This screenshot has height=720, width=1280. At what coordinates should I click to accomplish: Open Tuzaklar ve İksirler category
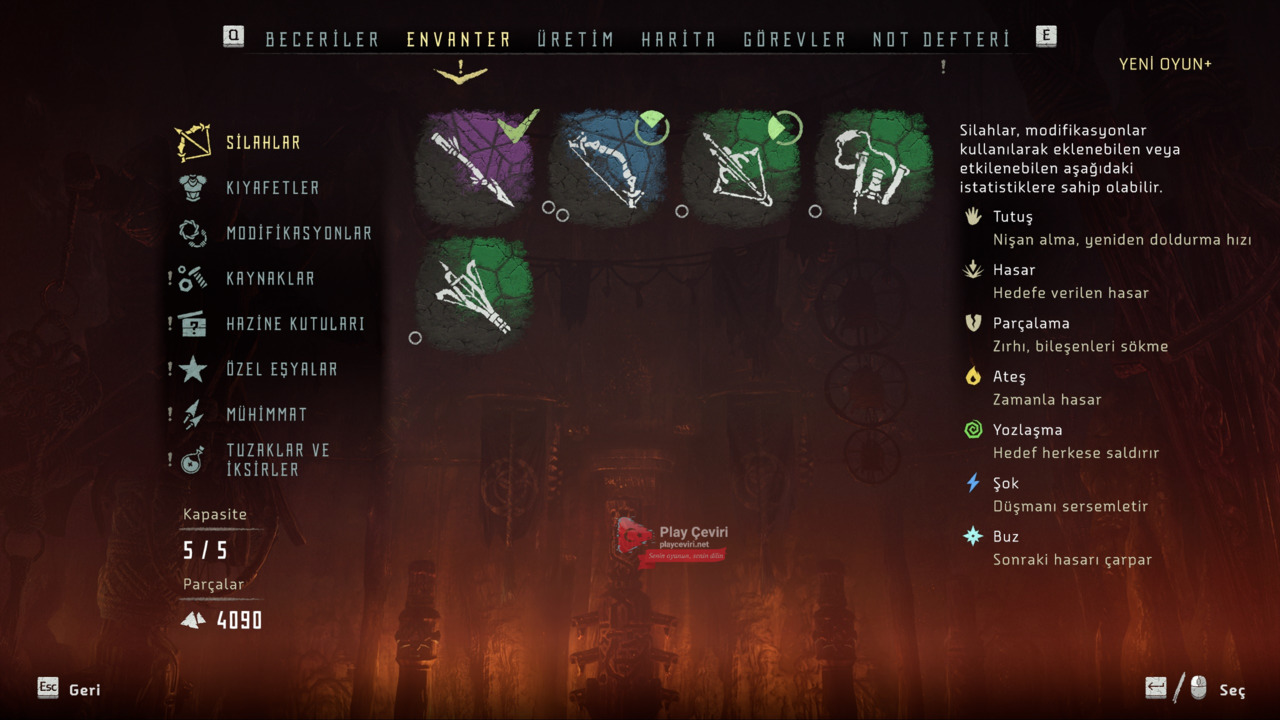pos(277,460)
